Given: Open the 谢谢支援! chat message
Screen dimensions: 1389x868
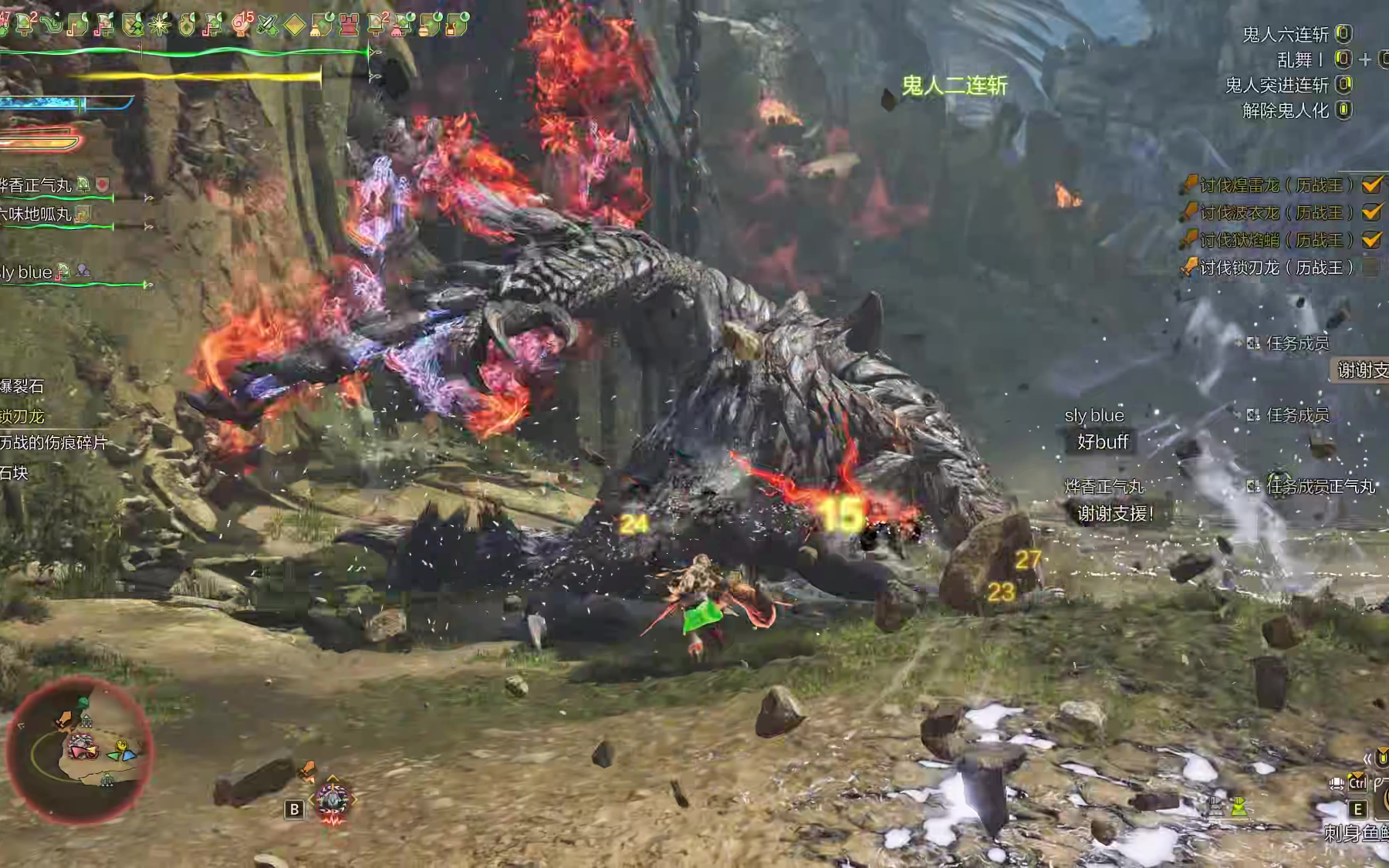Looking at the screenshot, I should [1115, 513].
